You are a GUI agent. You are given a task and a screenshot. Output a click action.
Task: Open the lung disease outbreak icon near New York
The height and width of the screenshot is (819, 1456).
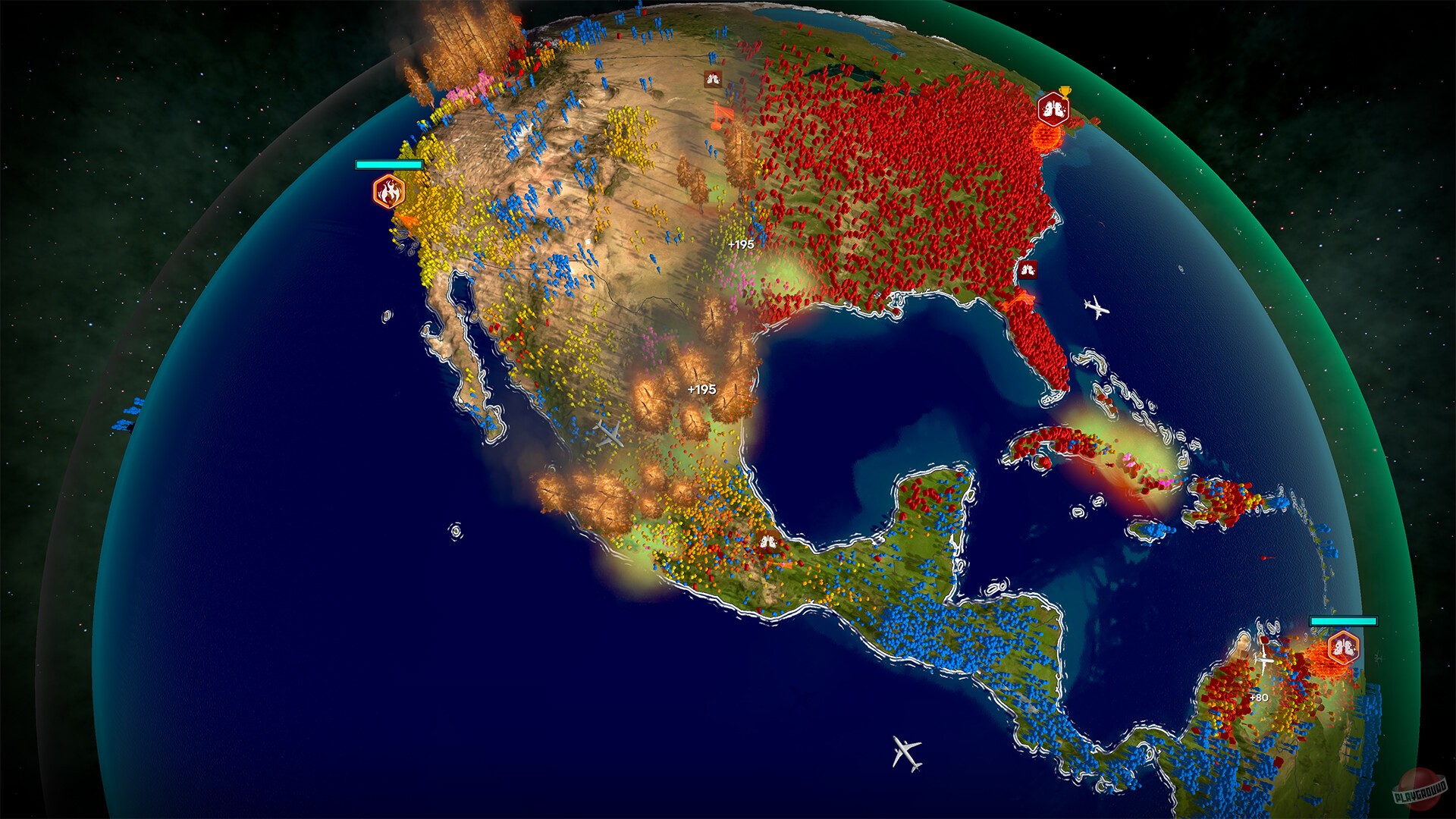[1053, 108]
